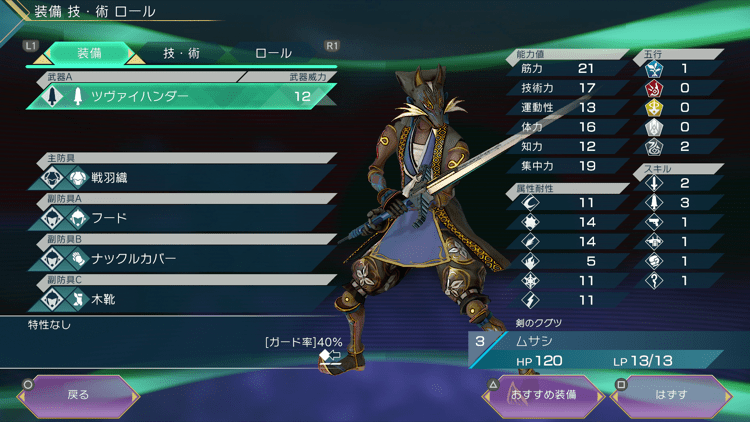Choose the 木靴 sub-armor slot
This screenshot has width=750, height=422.
point(180,298)
